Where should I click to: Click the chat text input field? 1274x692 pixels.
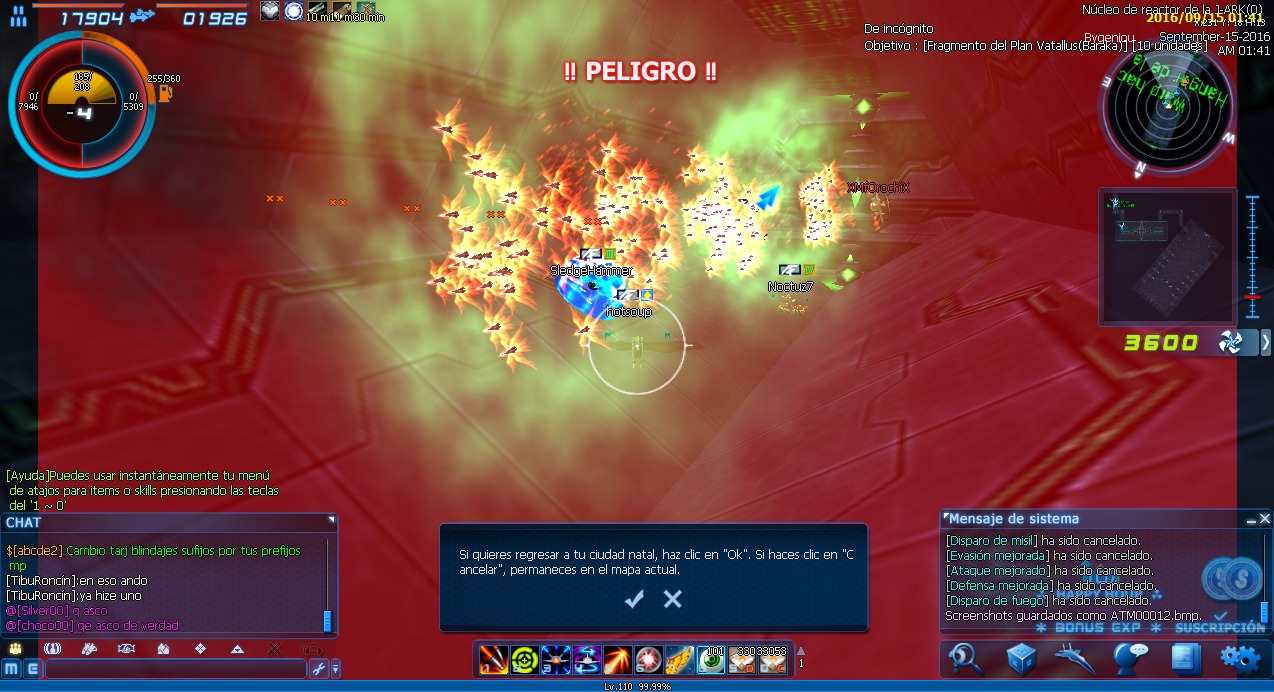pyautogui.click(x=175, y=668)
